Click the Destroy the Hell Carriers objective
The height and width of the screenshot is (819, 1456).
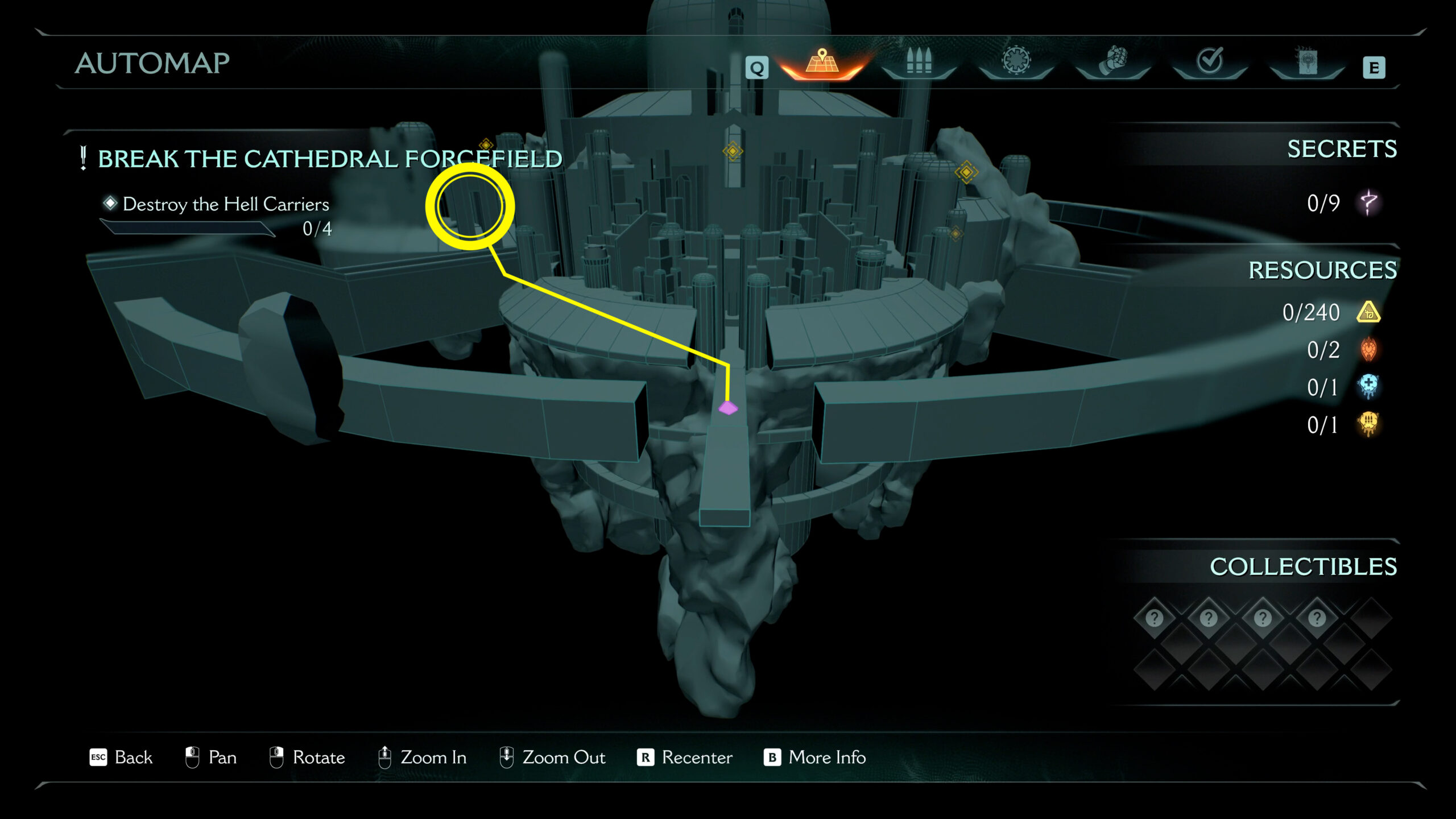coord(225,204)
